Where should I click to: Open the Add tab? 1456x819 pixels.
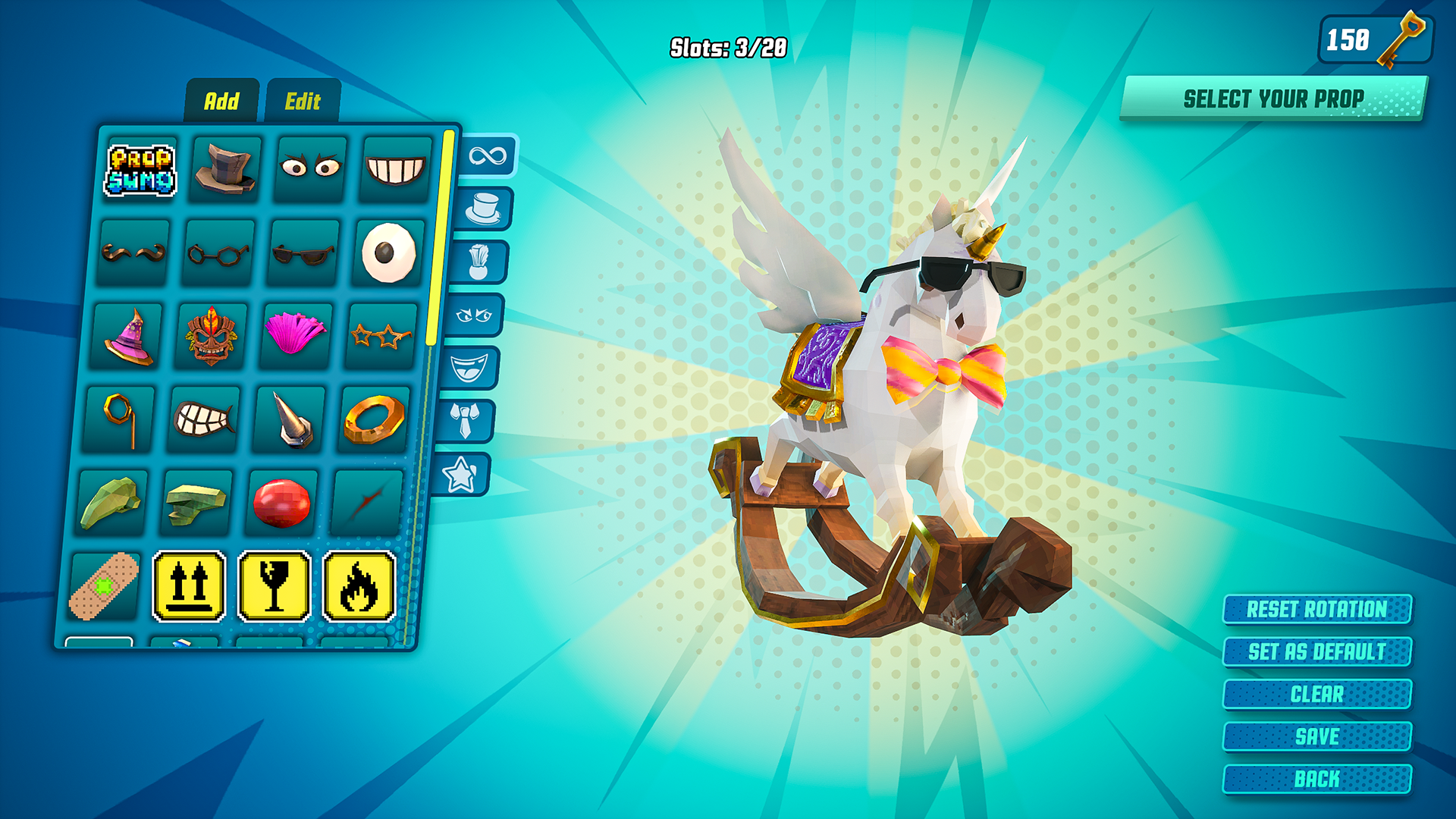tap(224, 99)
